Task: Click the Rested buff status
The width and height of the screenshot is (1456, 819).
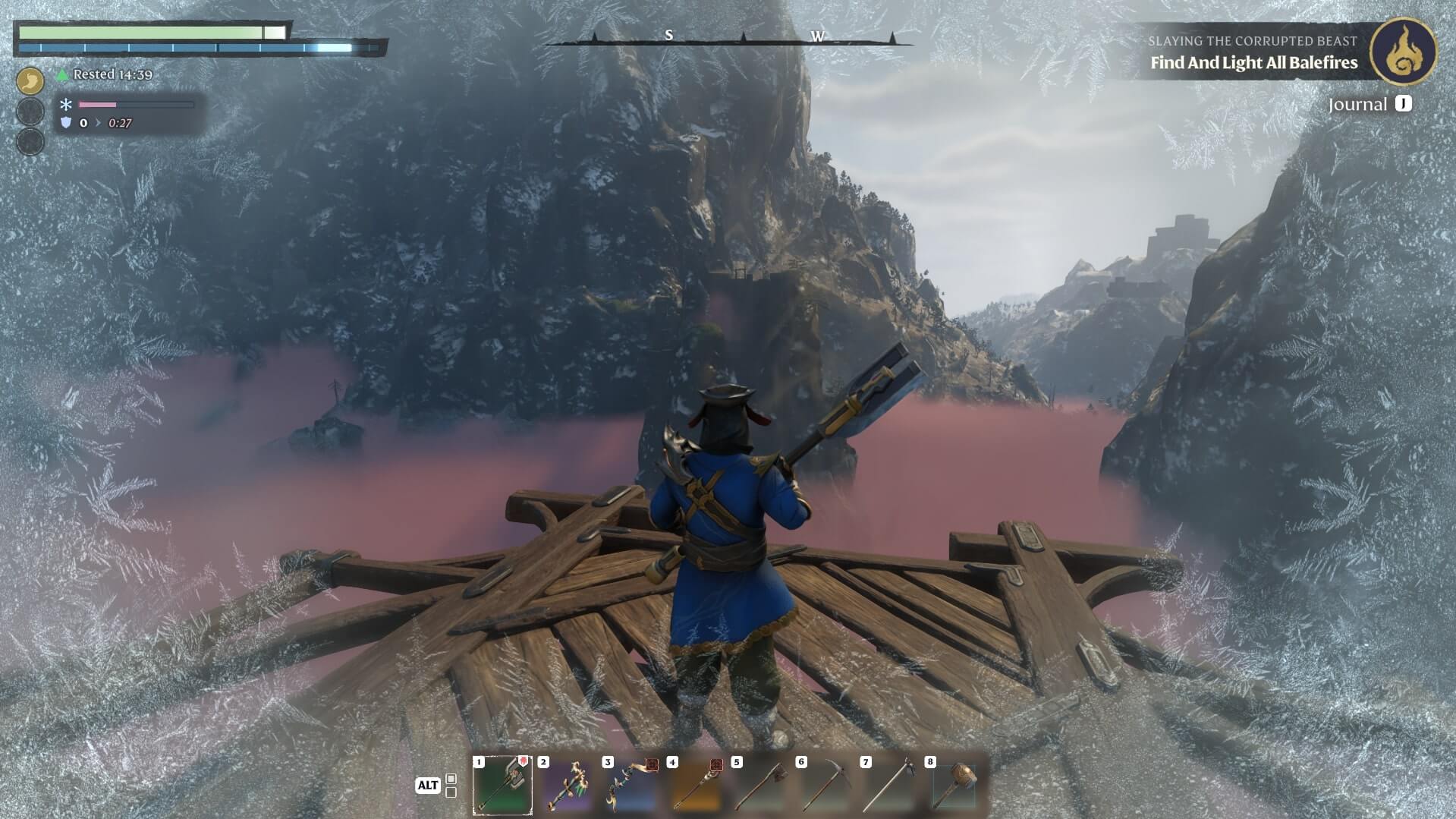Action: [x=112, y=74]
